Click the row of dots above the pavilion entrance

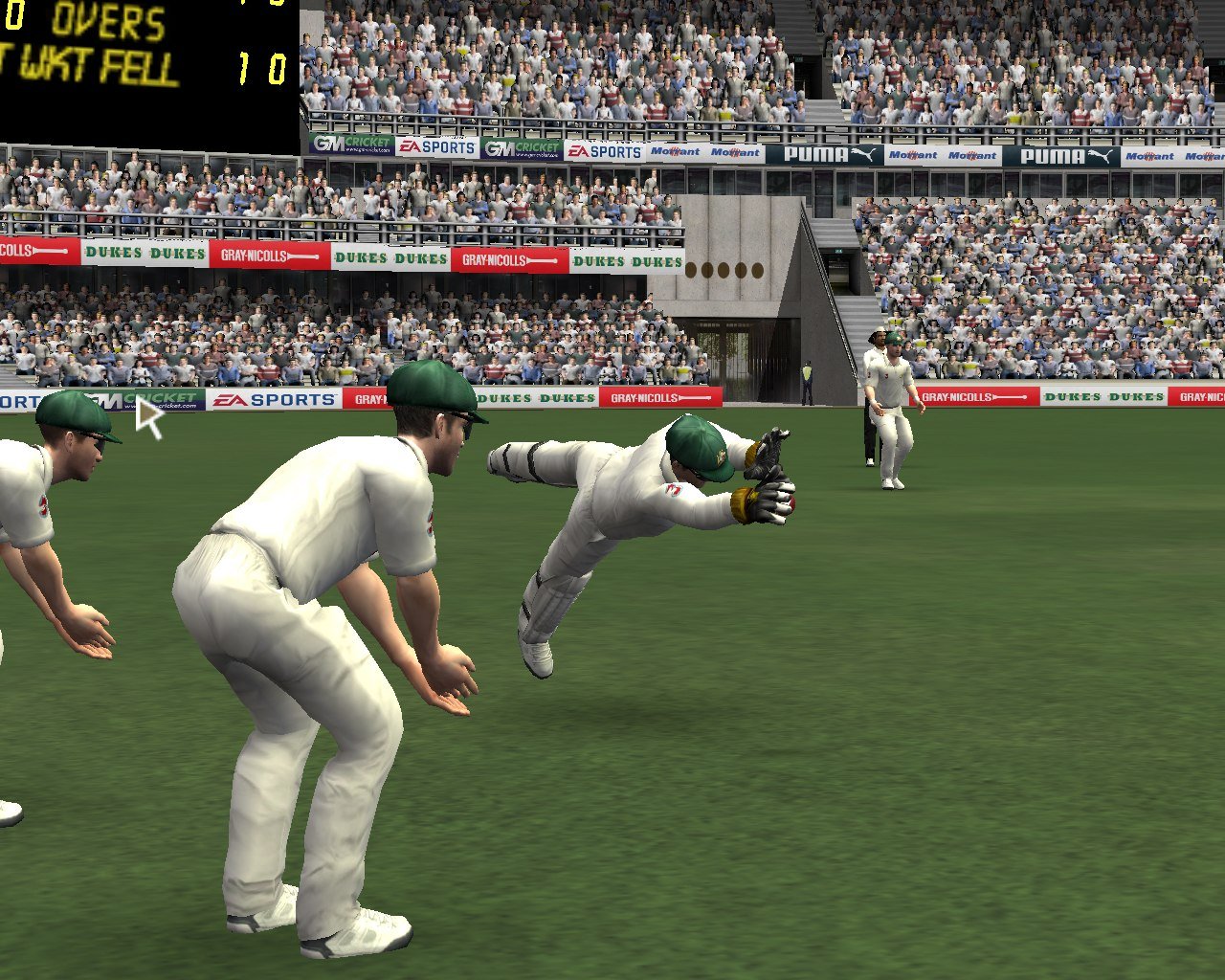pos(724,271)
